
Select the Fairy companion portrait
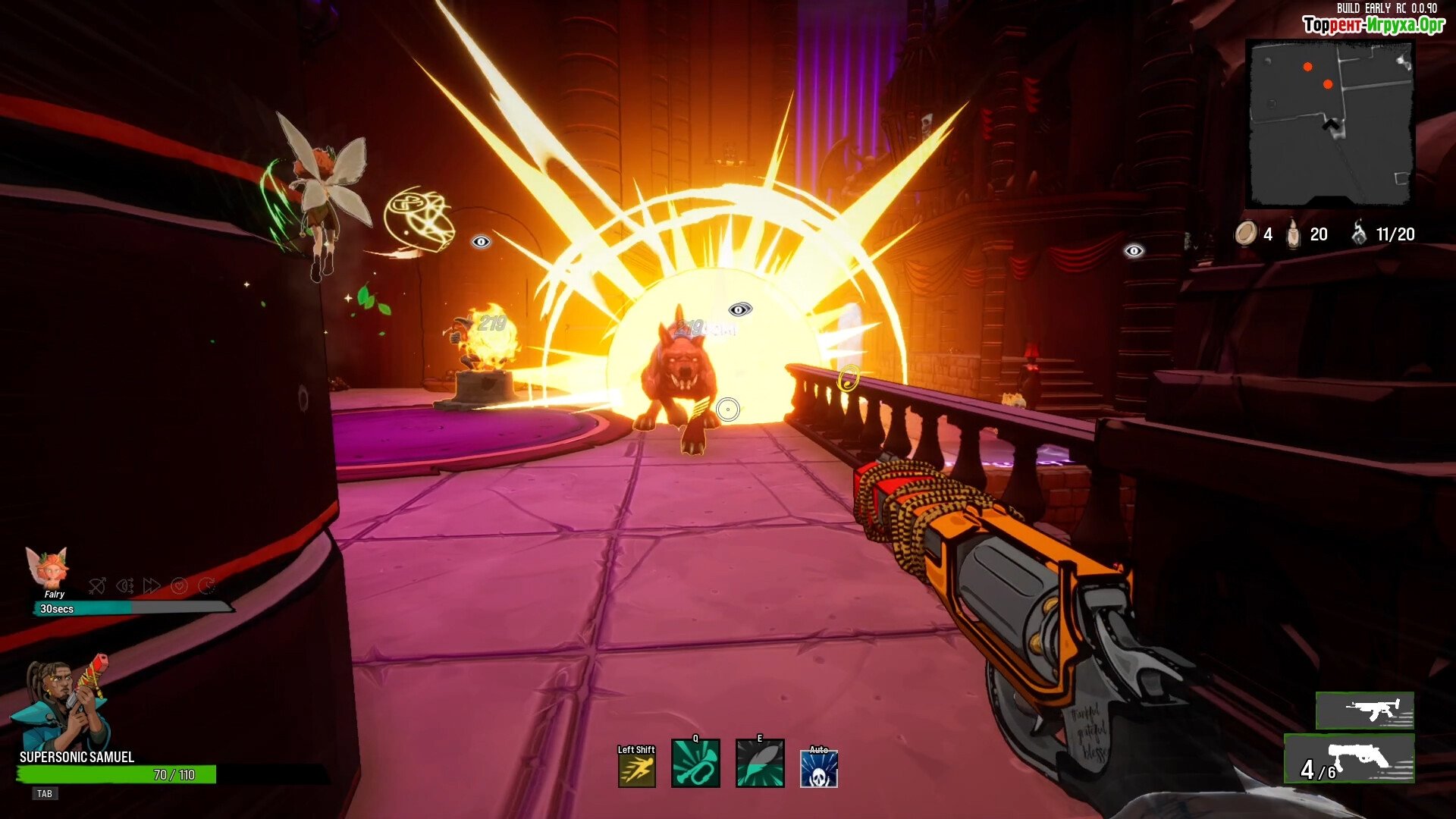coord(48,568)
